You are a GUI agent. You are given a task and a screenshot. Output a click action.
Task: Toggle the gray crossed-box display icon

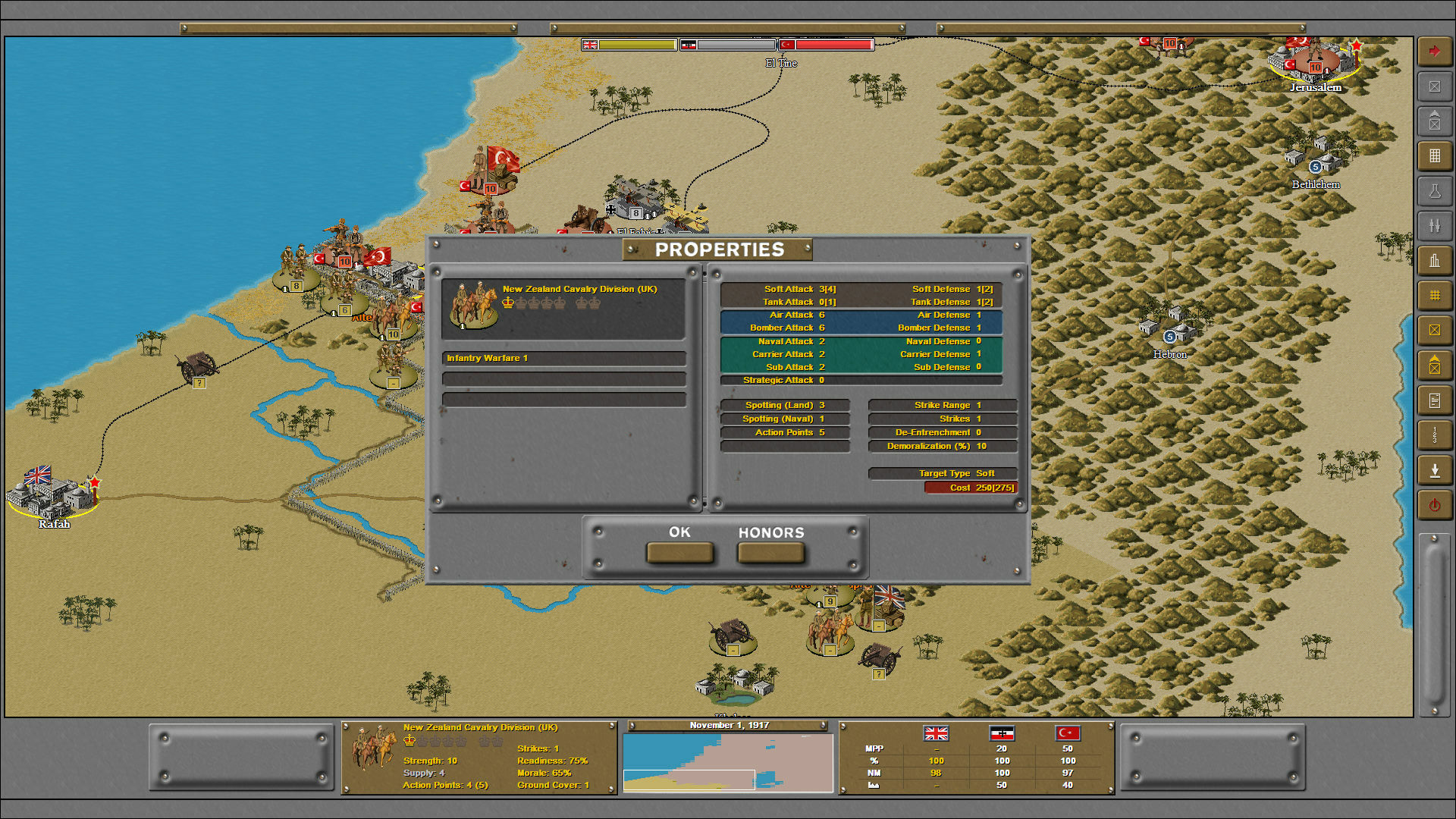[1435, 87]
